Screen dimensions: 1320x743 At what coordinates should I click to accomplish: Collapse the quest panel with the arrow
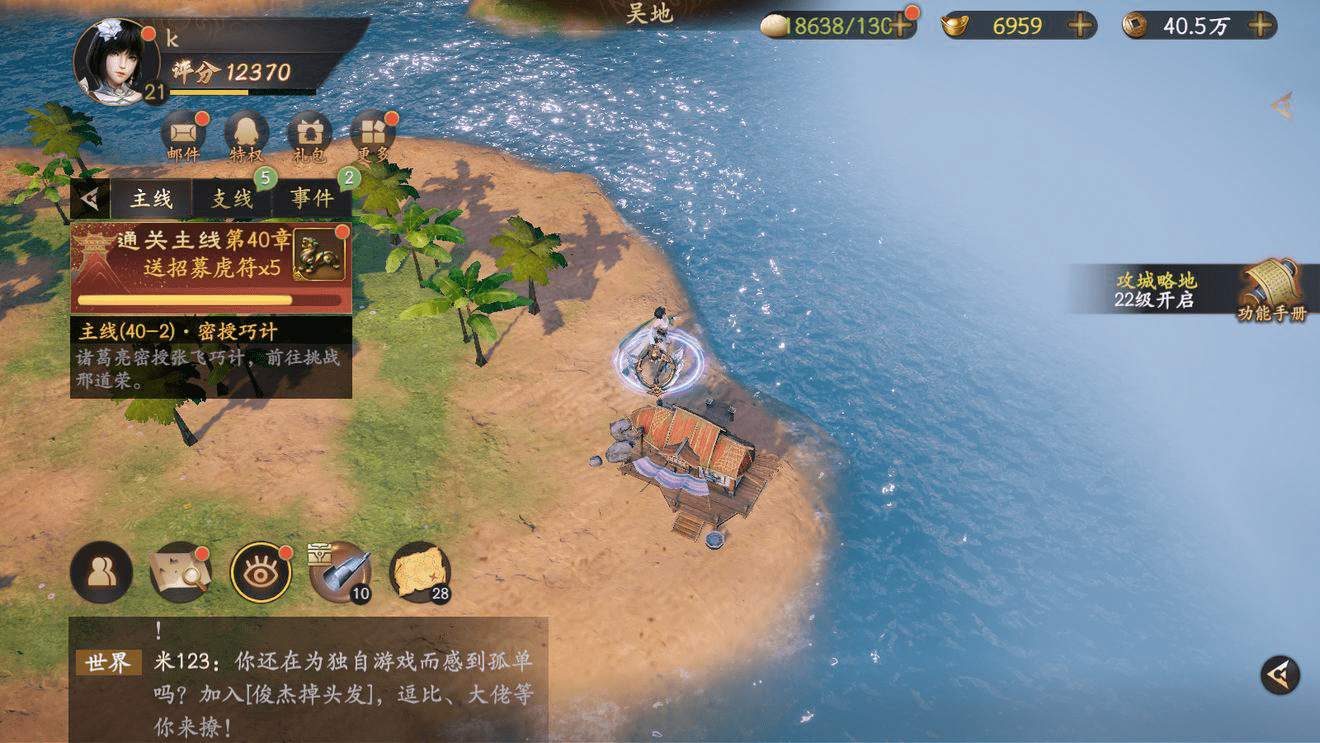(x=90, y=199)
